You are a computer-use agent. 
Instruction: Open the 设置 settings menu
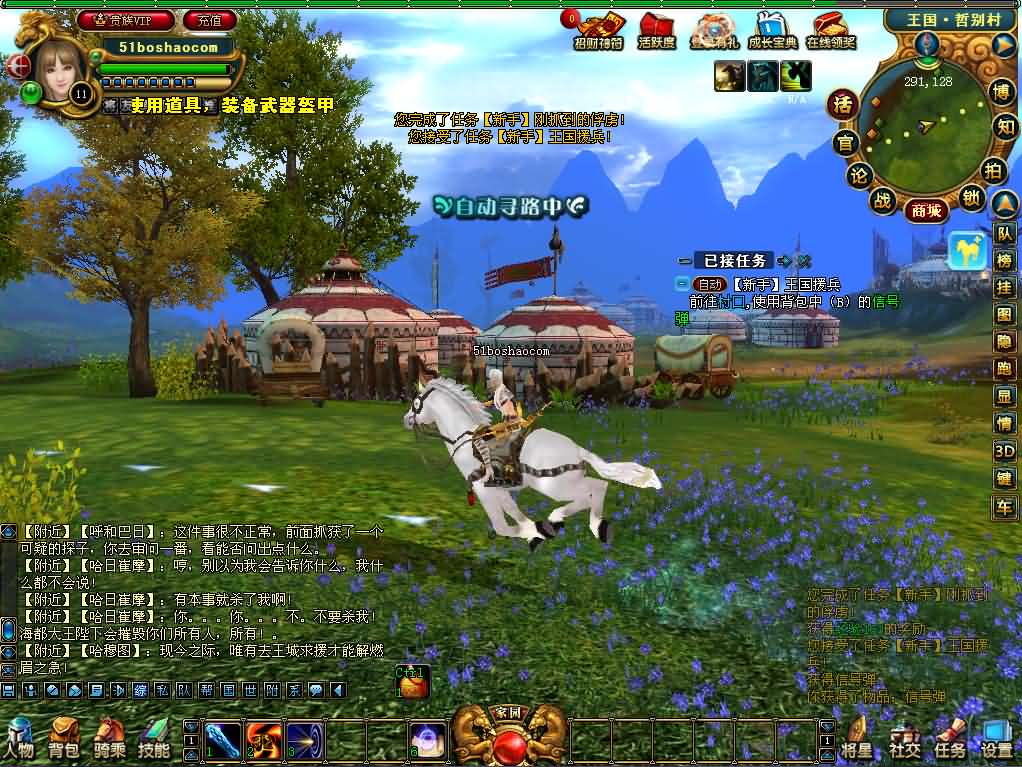[996, 738]
